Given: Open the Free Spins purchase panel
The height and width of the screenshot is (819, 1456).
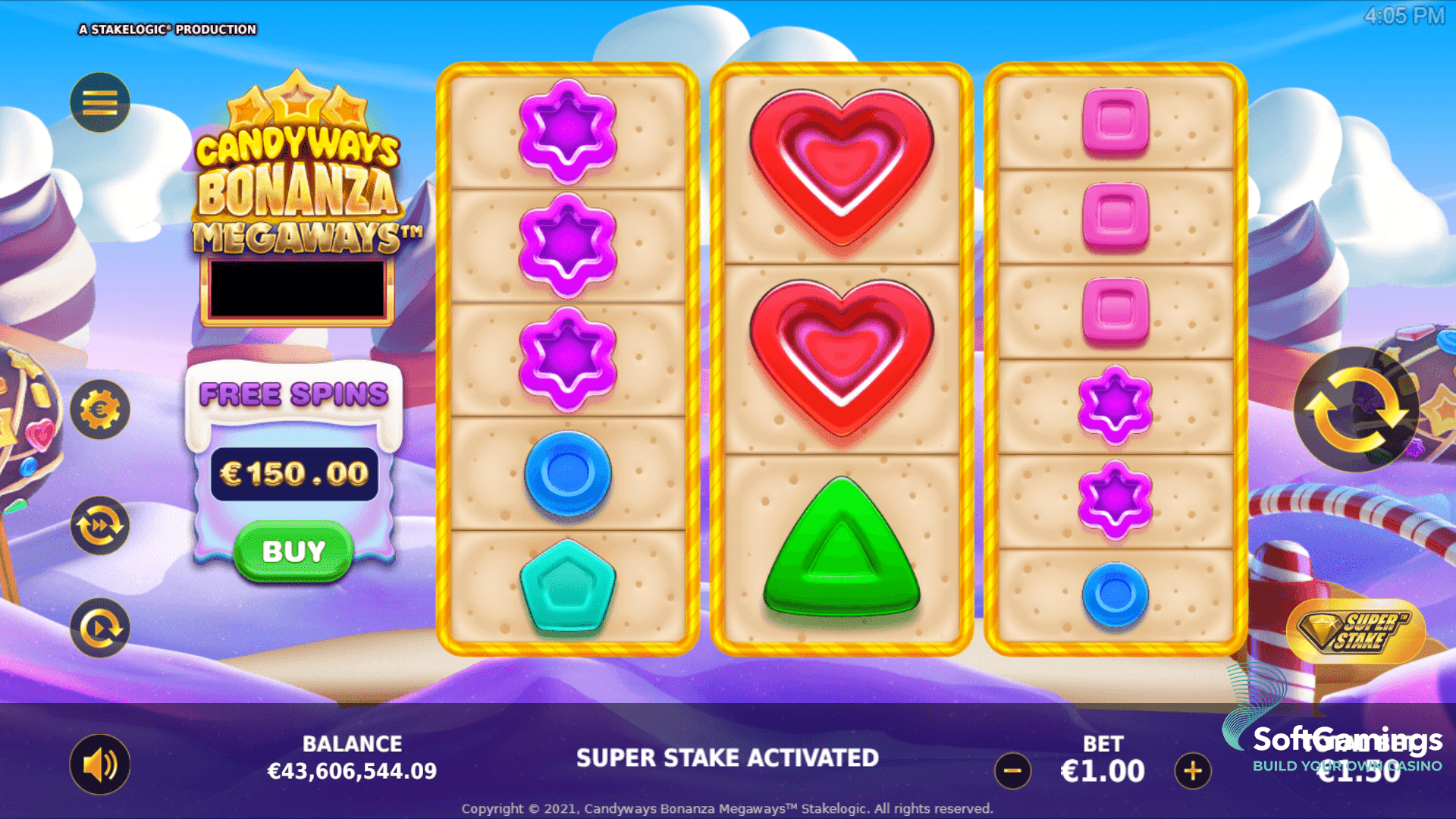Looking at the screenshot, I should 293,552.
